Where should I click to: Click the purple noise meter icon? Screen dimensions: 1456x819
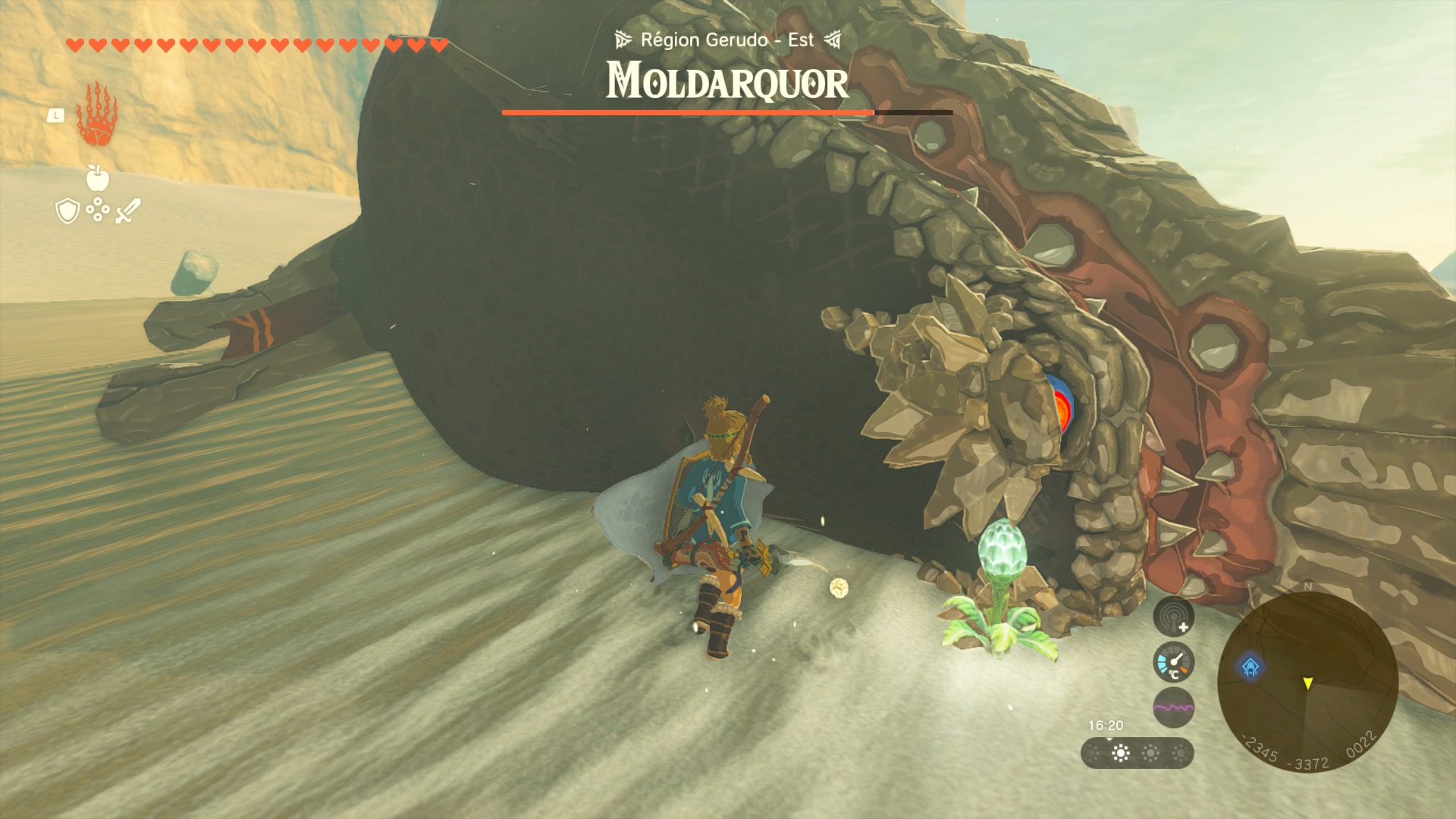pos(1173,708)
